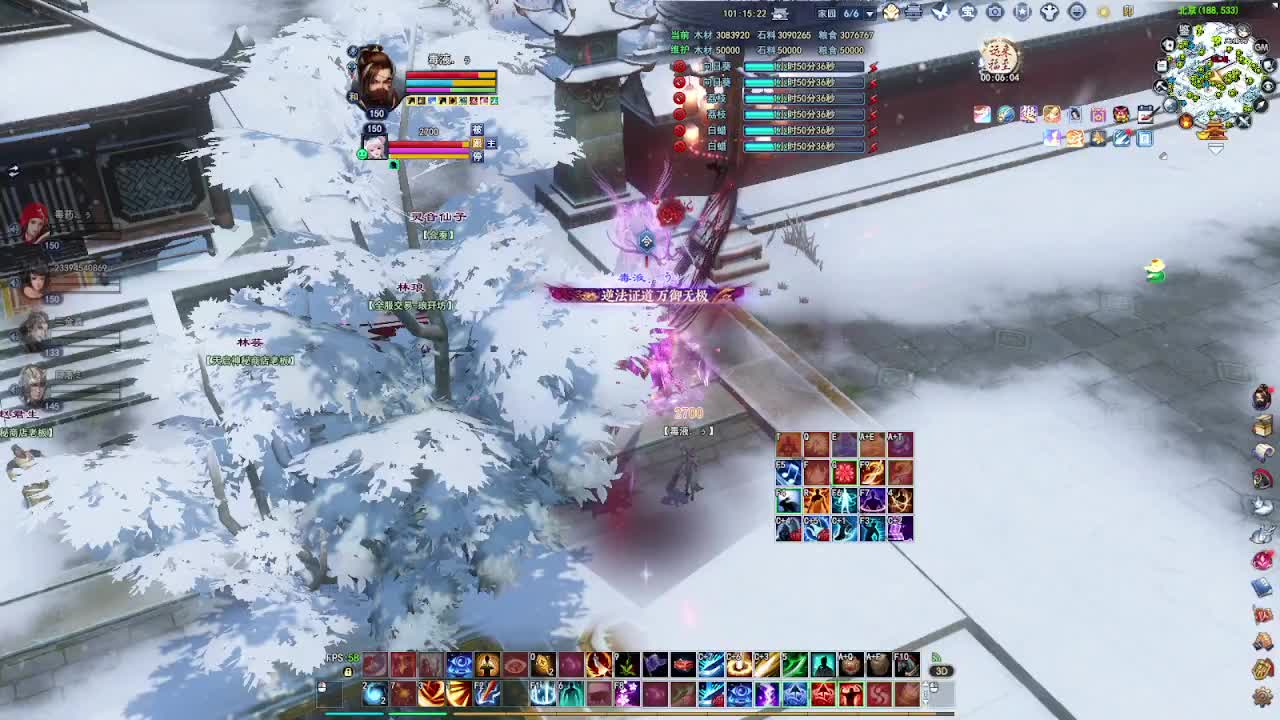The width and height of the screenshot is (1280, 720).
Task: Collapse the minimap with the down chevron below it
Action: tap(1216, 147)
